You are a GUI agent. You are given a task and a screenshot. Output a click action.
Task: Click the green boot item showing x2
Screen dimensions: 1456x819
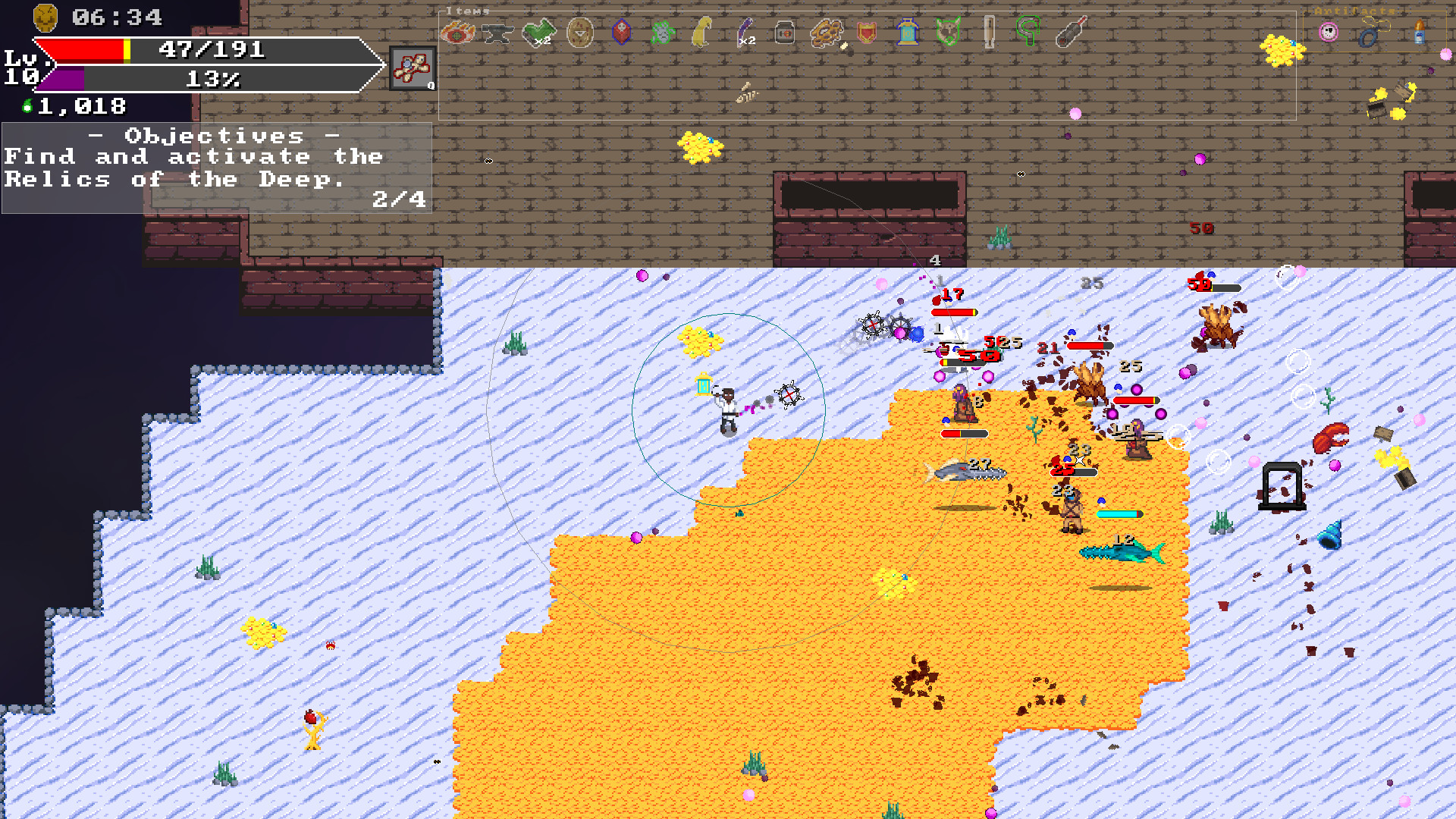pyautogui.click(x=538, y=31)
